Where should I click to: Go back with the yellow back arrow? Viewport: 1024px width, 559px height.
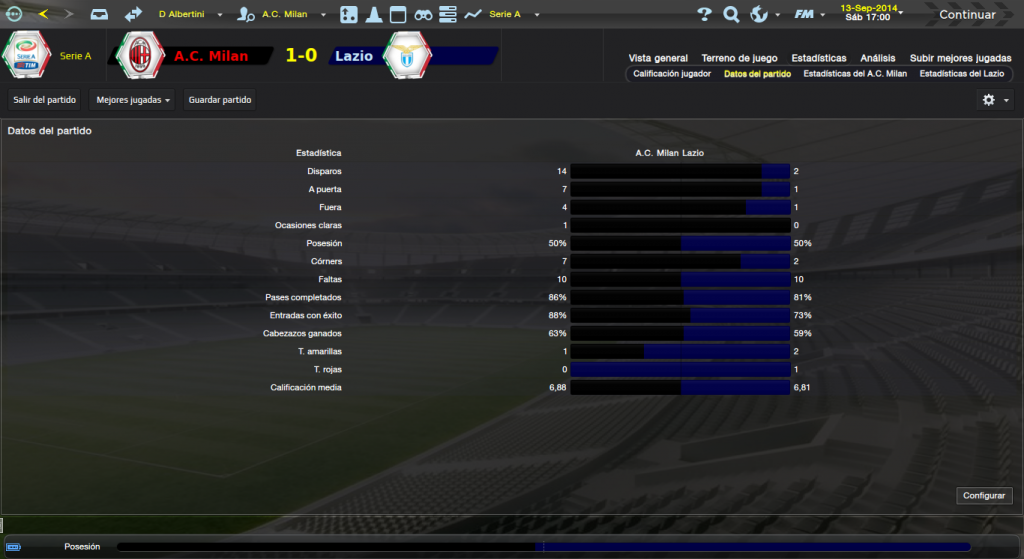point(42,15)
